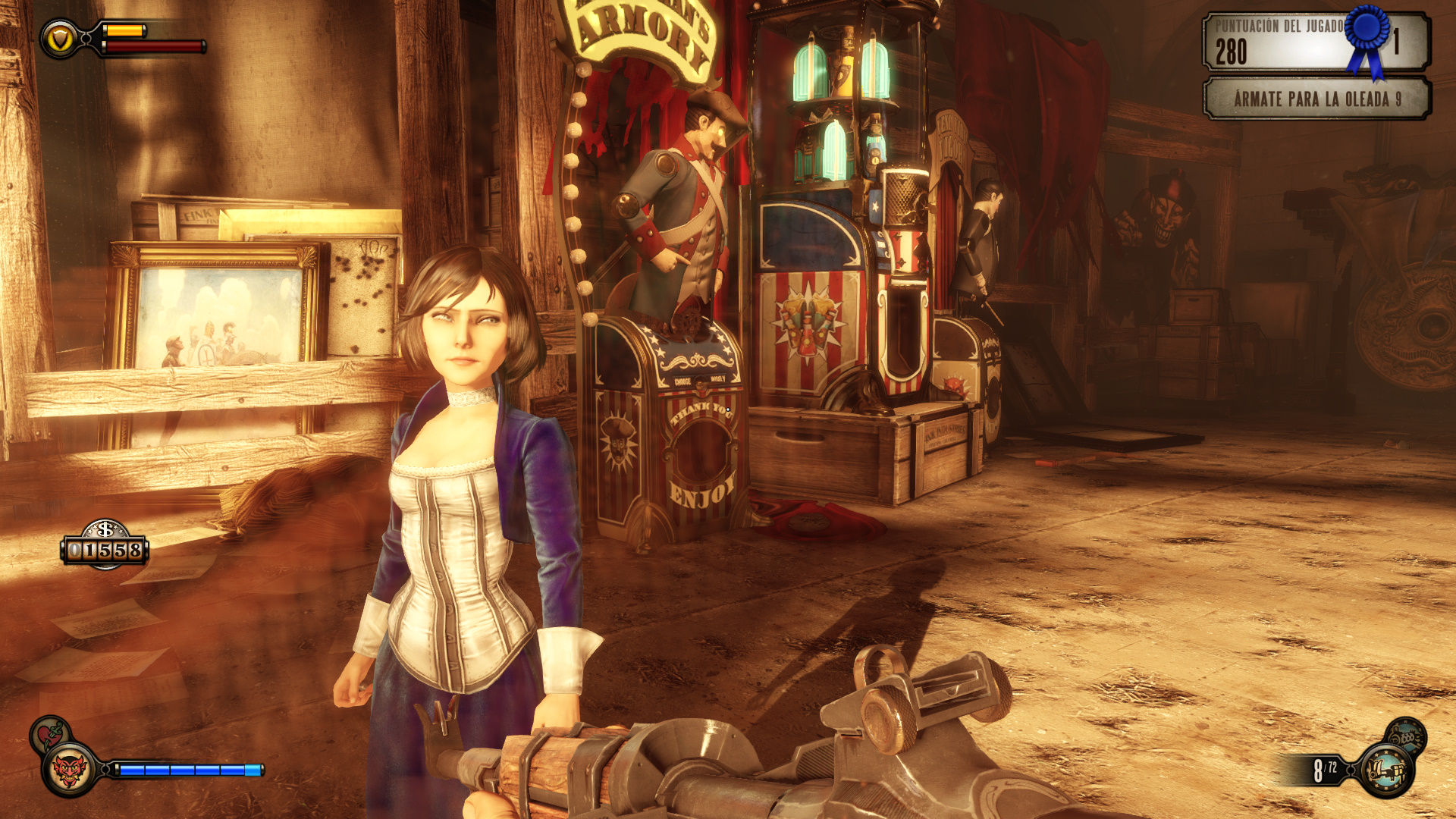Swap to the small secondary weapon icon

tap(1407, 736)
